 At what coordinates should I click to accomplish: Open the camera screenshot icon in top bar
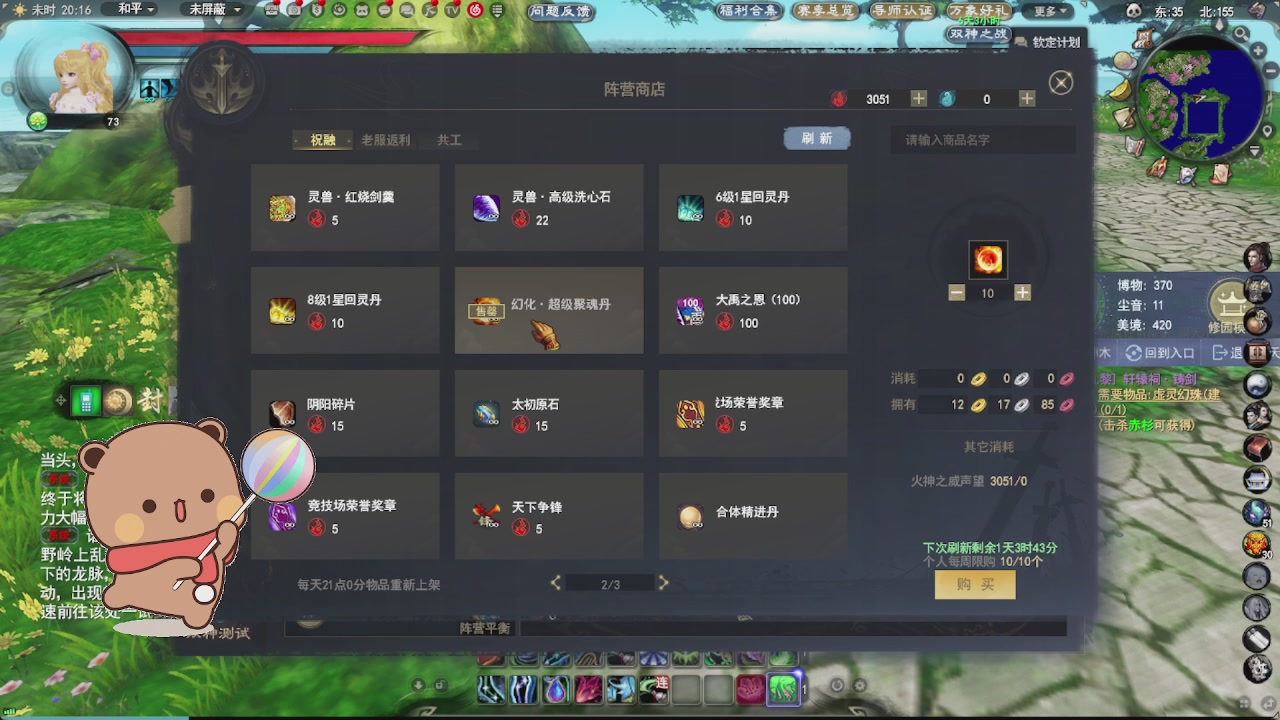tap(294, 11)
